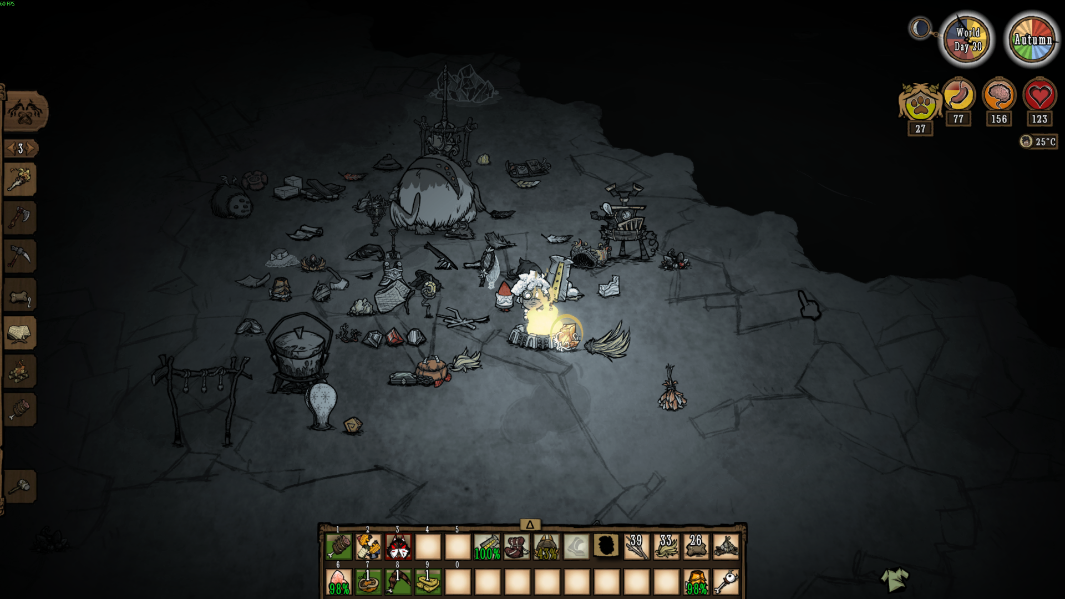Image resolution: width=1065 pixels, height=599 pixels.
Task: Select the twigs stack of 39
Action: [637, 547]
